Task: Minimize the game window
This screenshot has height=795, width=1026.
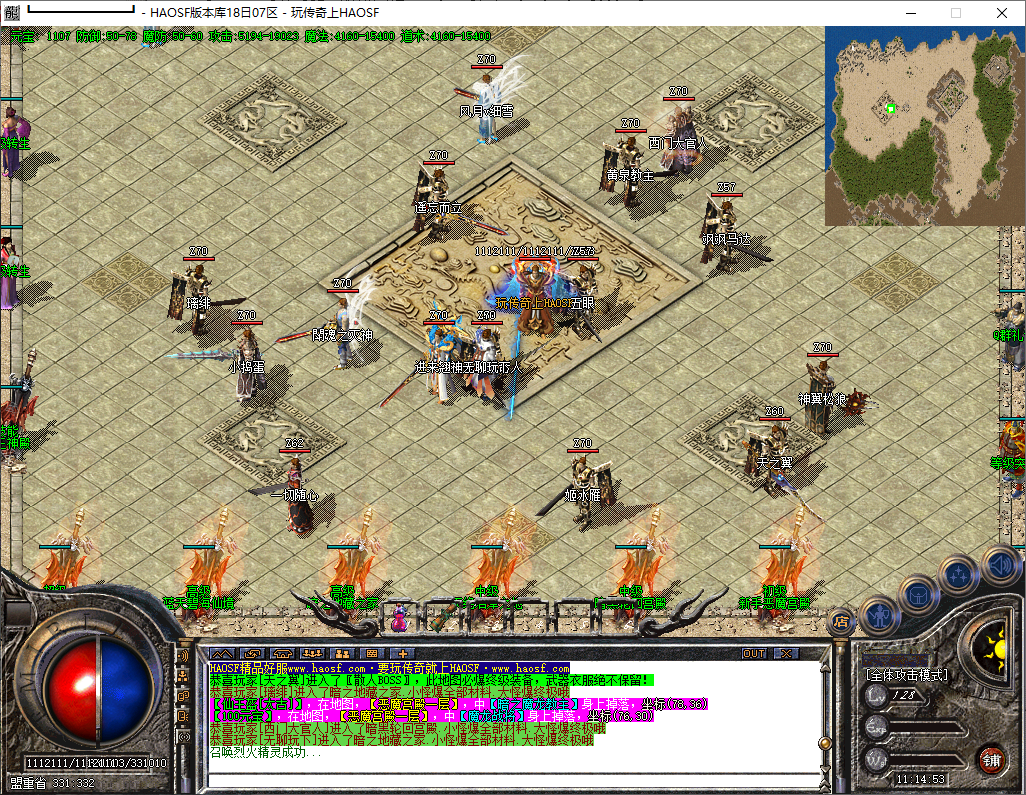Action: pyautogui.click(x=909, y=13)
